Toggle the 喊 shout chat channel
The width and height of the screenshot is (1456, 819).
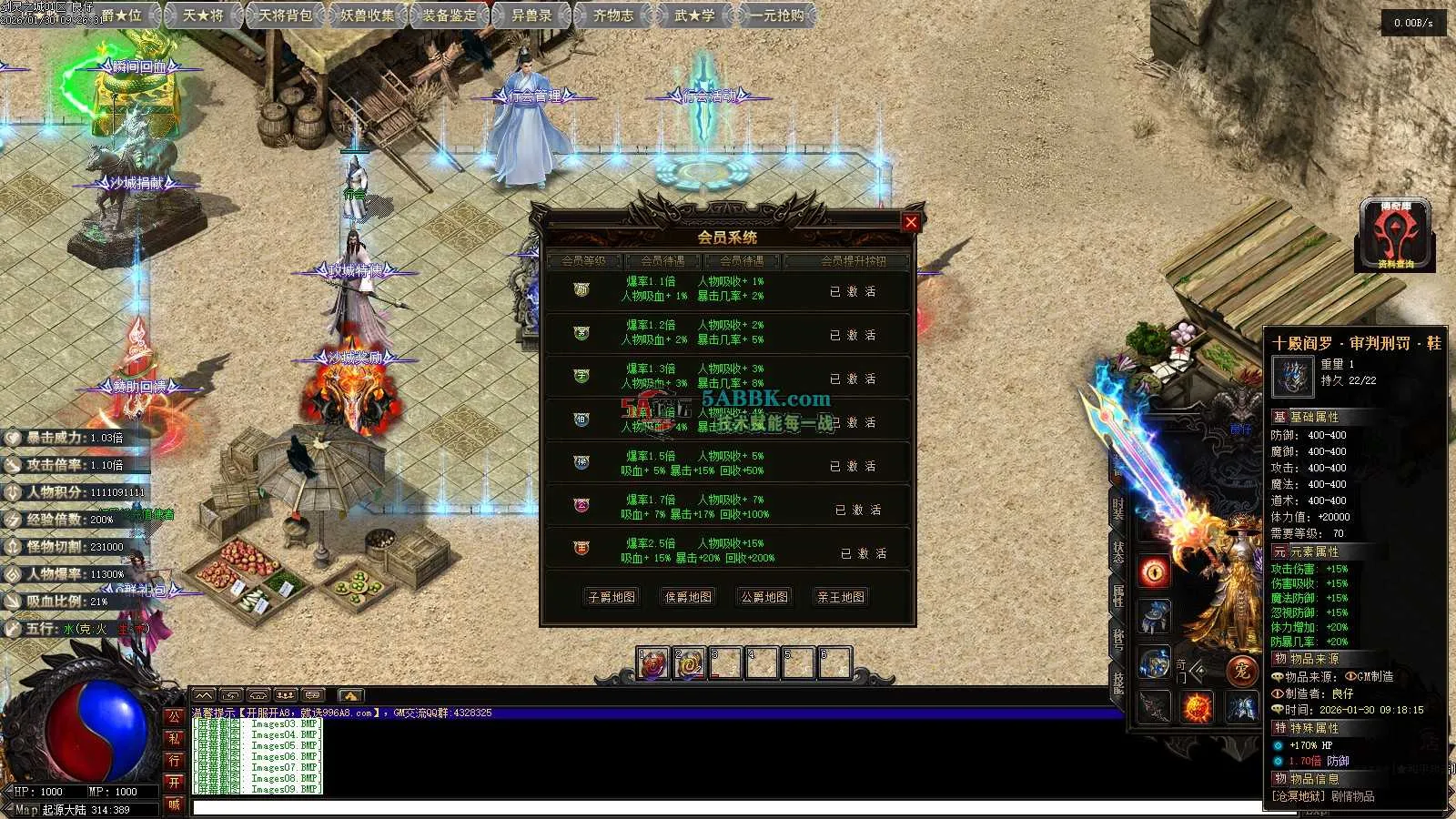[174, 804]
